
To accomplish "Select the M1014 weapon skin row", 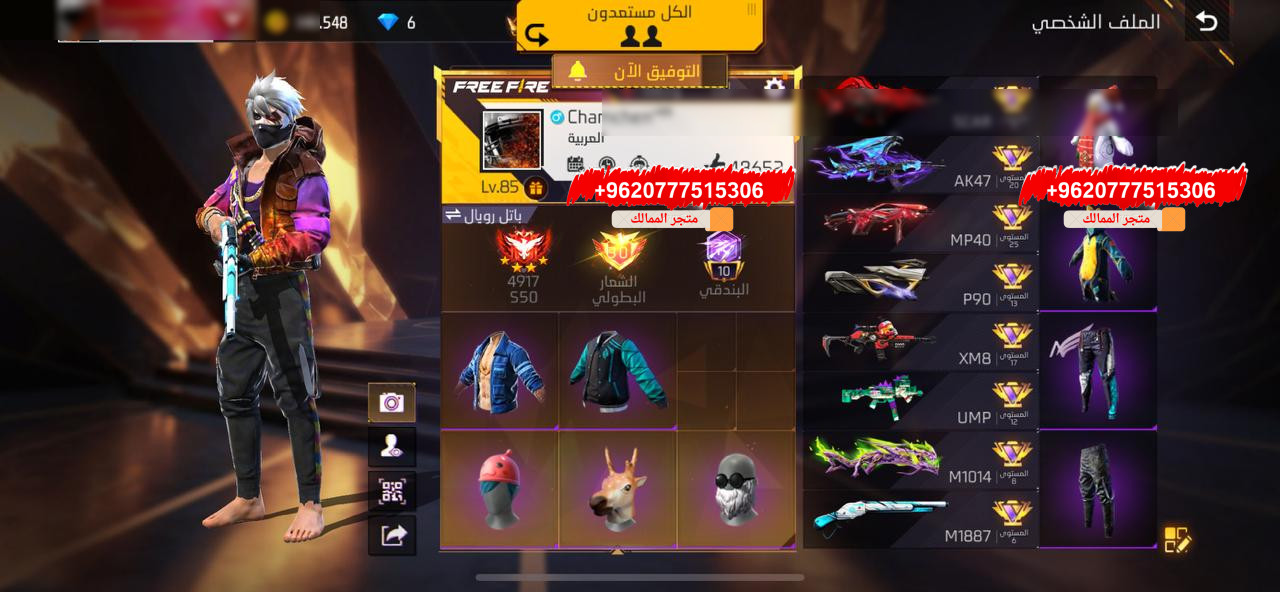I will coord(920,460).
